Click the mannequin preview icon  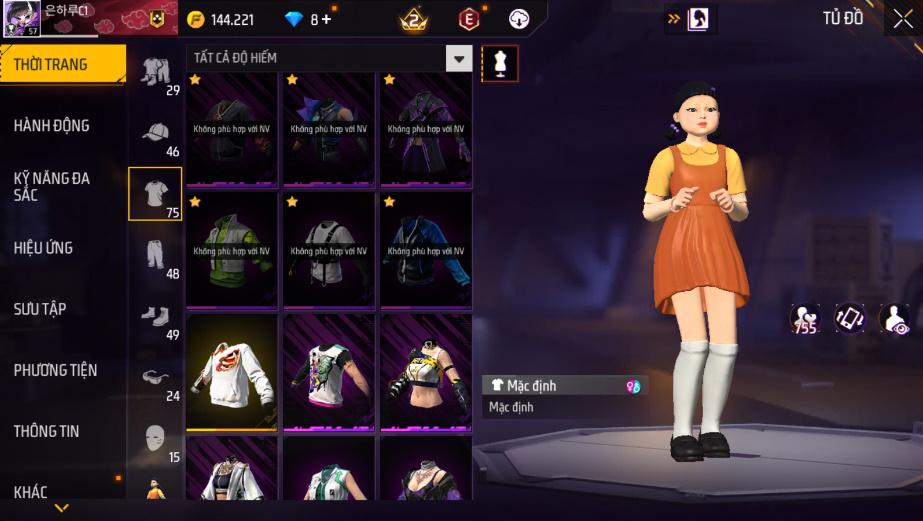(500, 63)
